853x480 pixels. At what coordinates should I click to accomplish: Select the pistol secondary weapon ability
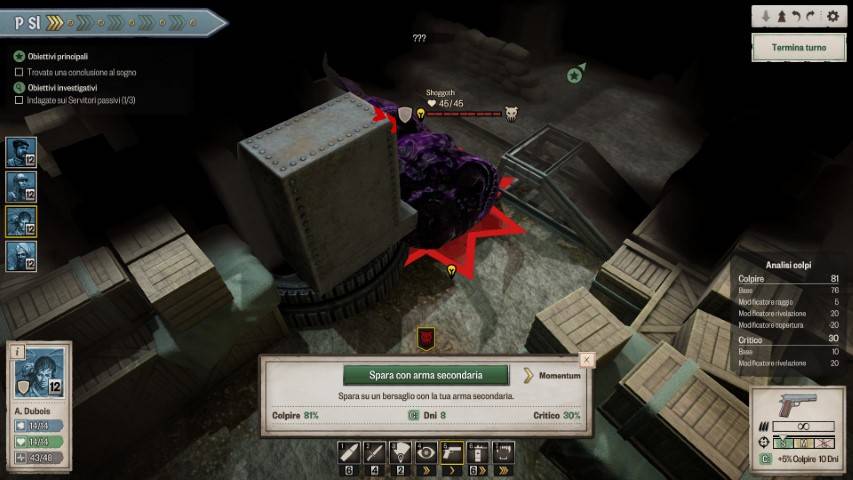click(452, 452)
